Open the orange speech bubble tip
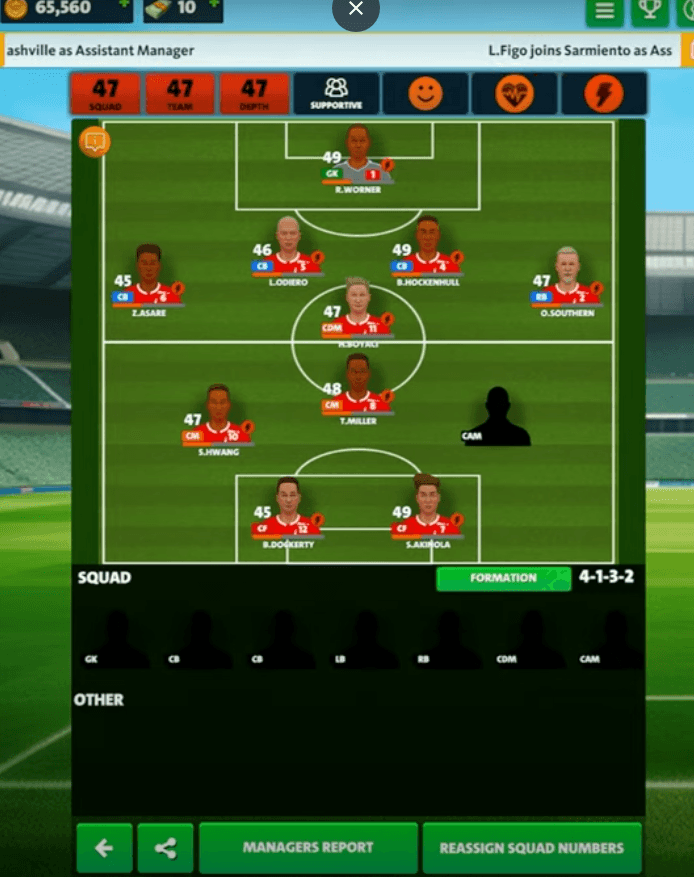The image size is (694, 877). click(94, 142)
